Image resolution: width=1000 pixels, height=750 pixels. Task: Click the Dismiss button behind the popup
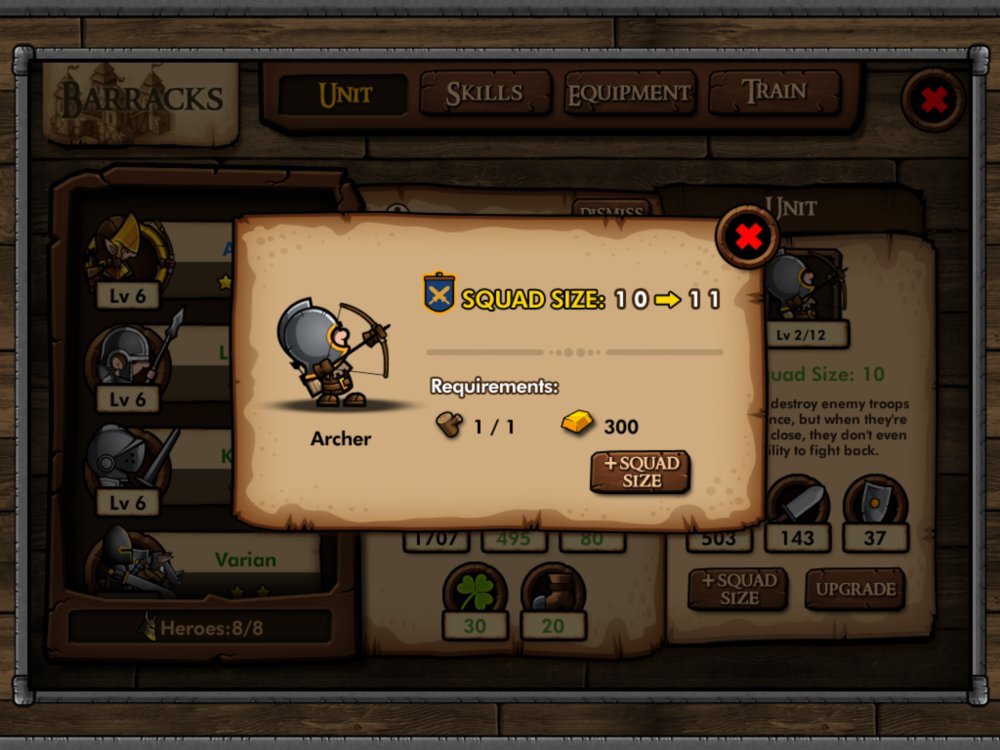pos(612,209)
